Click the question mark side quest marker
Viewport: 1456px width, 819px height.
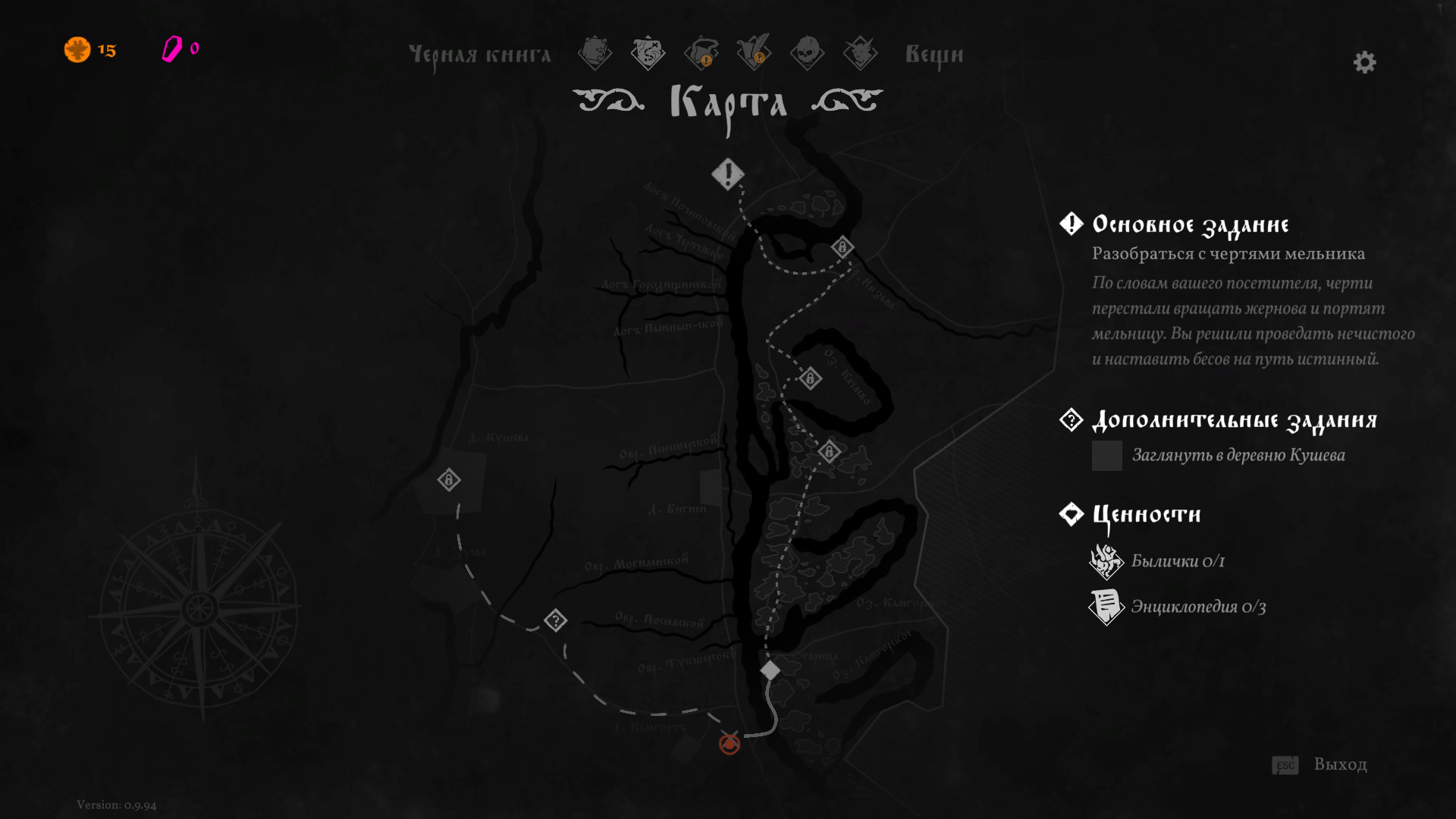(x=555, y=620)
